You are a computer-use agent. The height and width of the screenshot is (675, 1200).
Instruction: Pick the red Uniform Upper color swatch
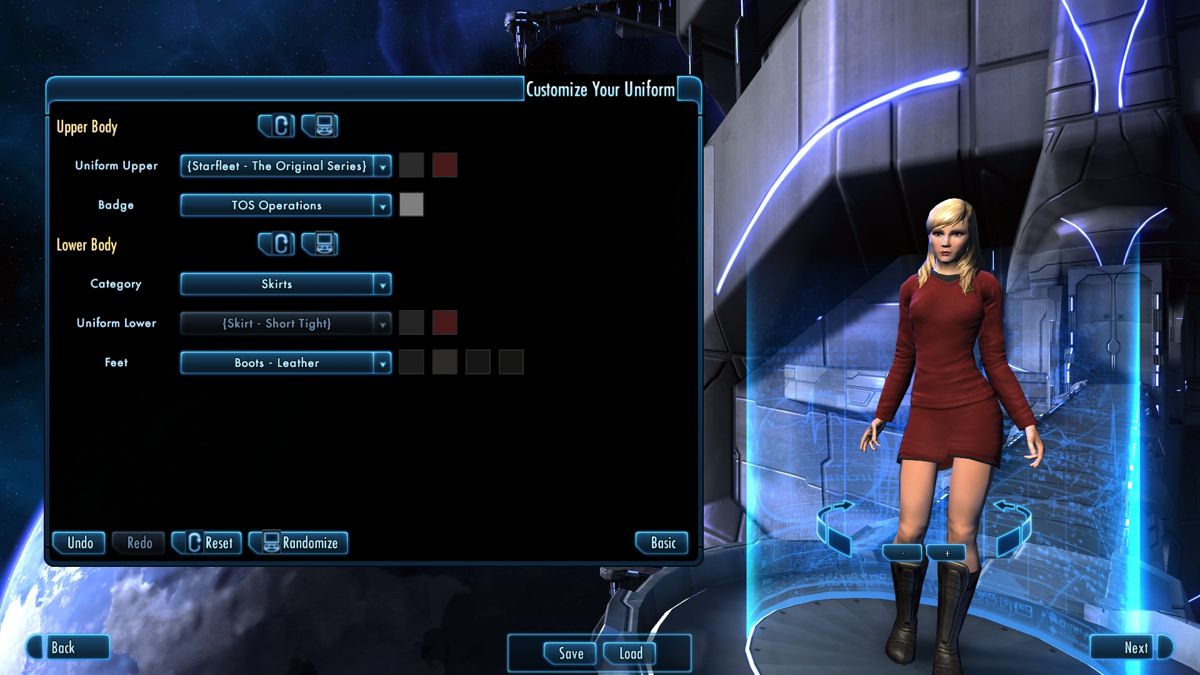click(x=445, y=166)
